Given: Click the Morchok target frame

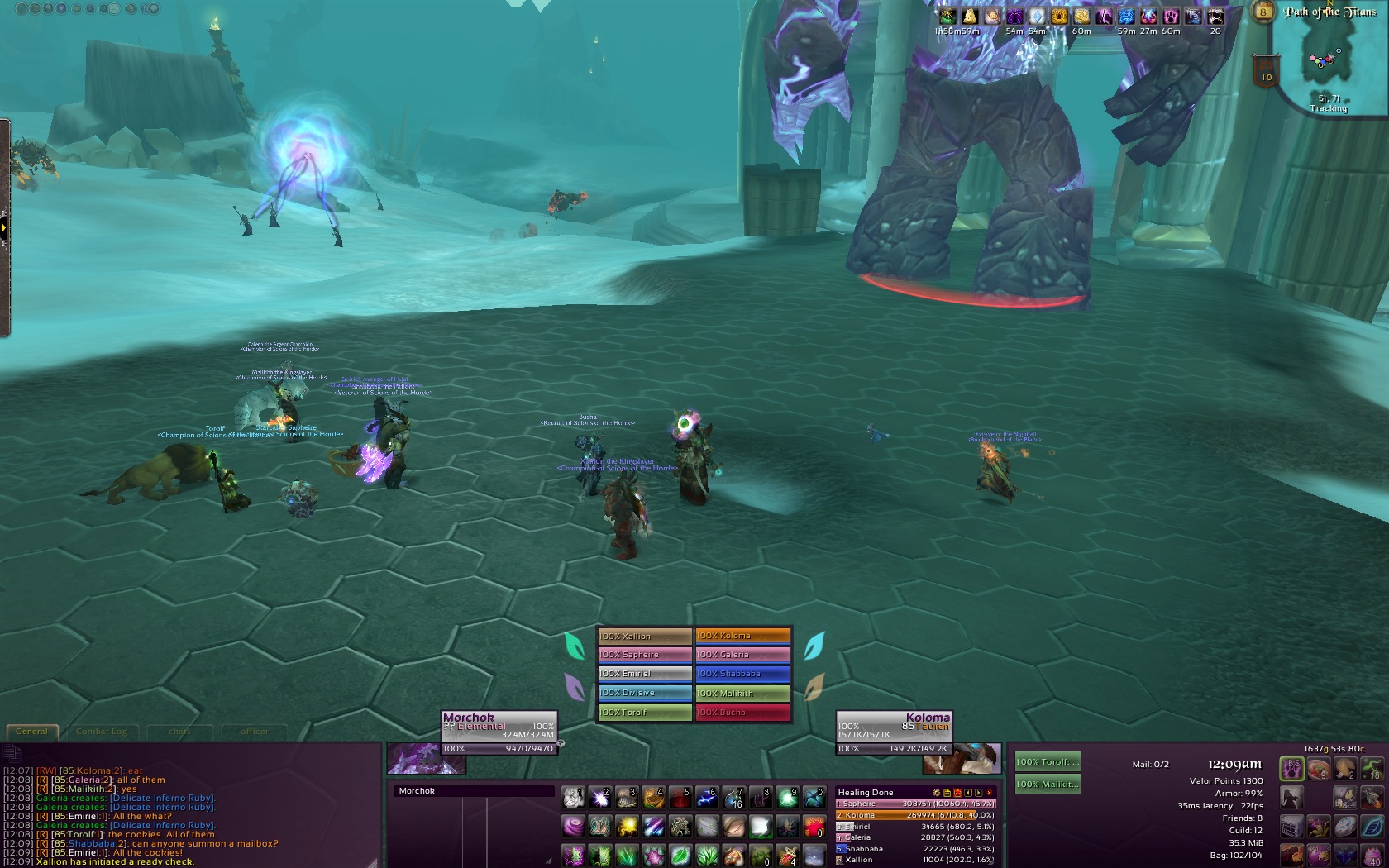Looking at the screenshot, I should click(x=499, y=726).
